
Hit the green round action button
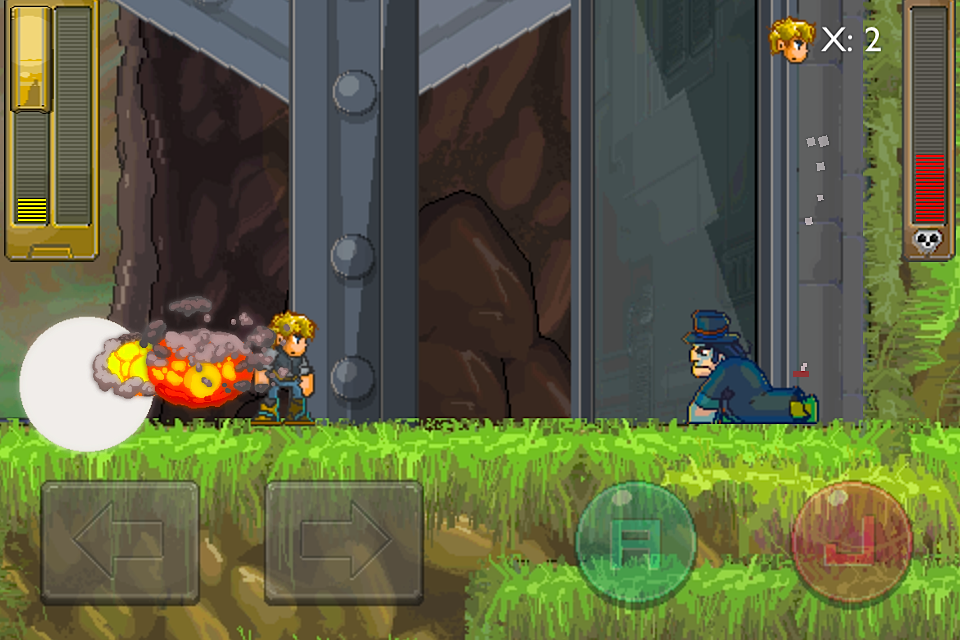635,543
